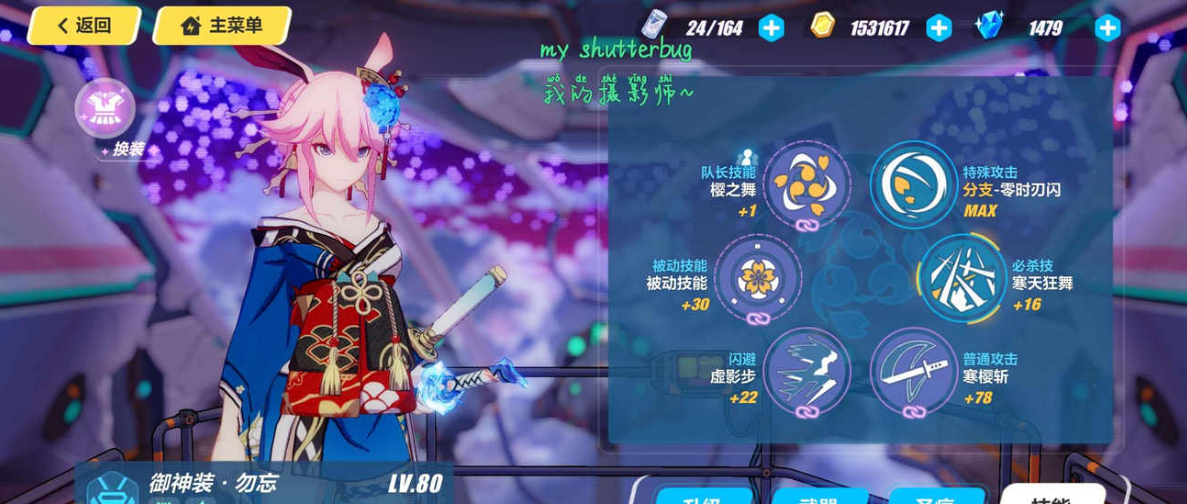Open the 主菜单 main menu

pyautogui.click(x=221, y=26)
